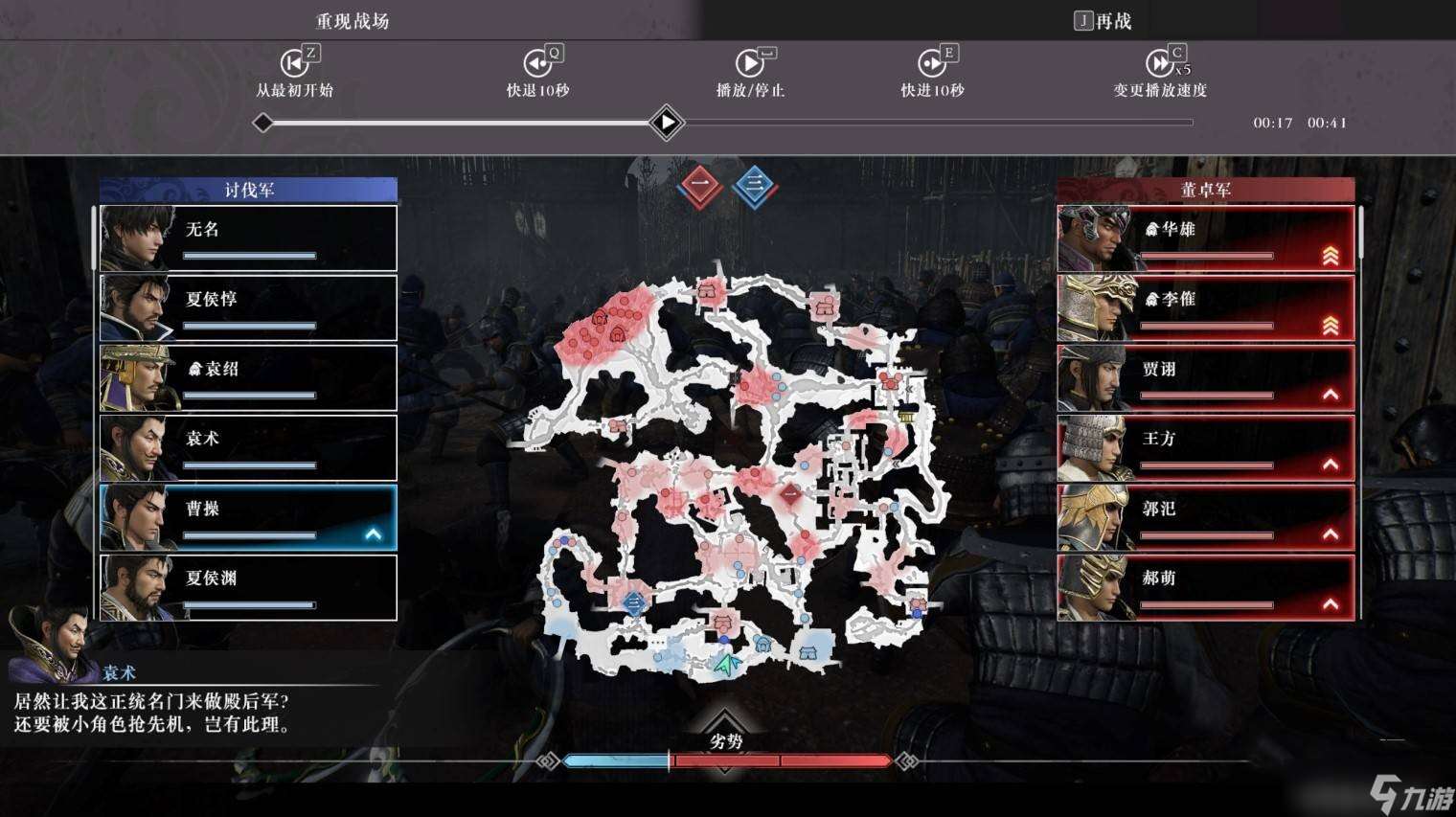Expand 郭汜's entry using the arrow
Image resolution: width=1456 pixels, height=817 pixels.
pyautogui.click(x=1331, y=534)
